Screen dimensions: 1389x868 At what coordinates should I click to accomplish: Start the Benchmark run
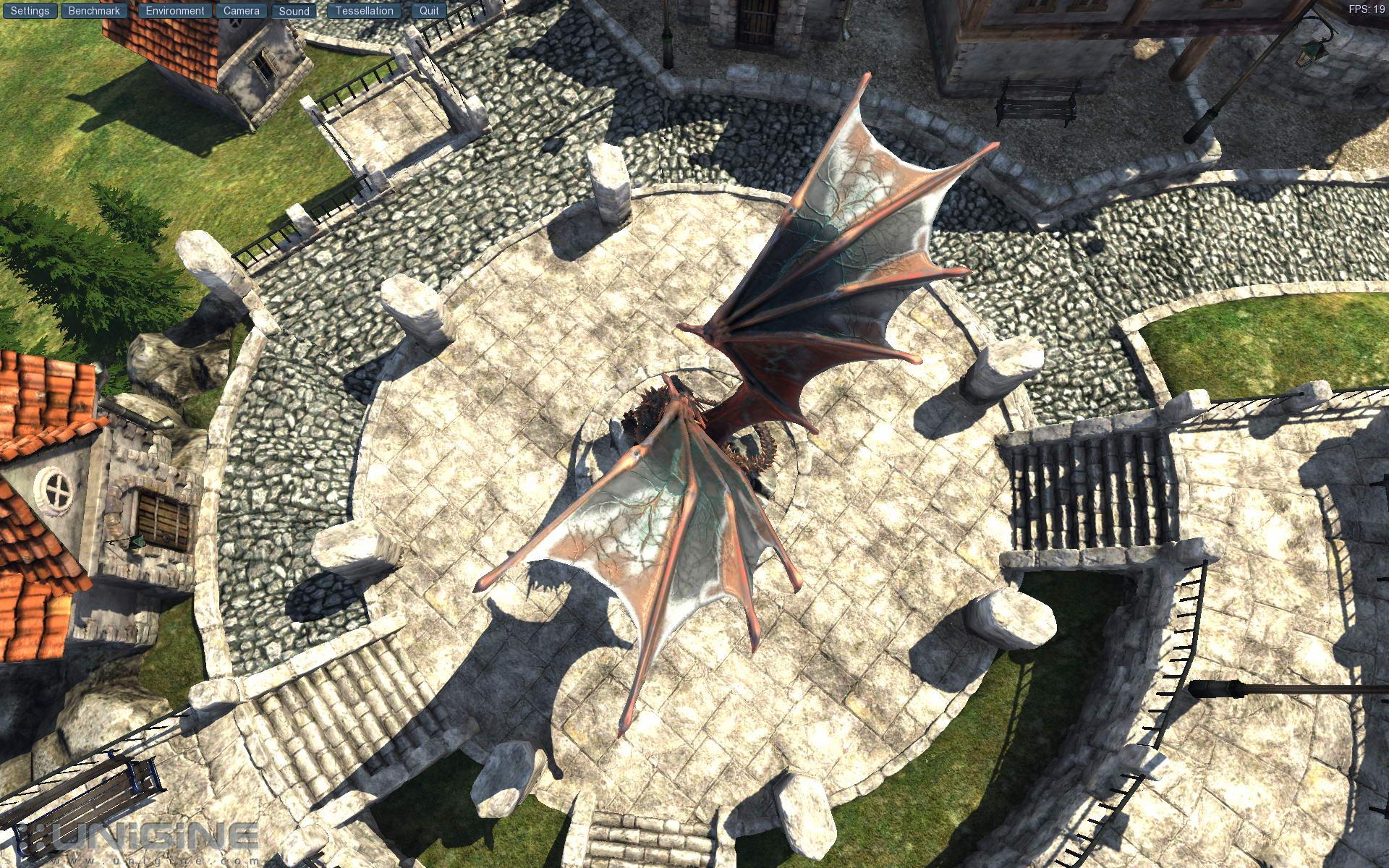click(x=94, y=11)
